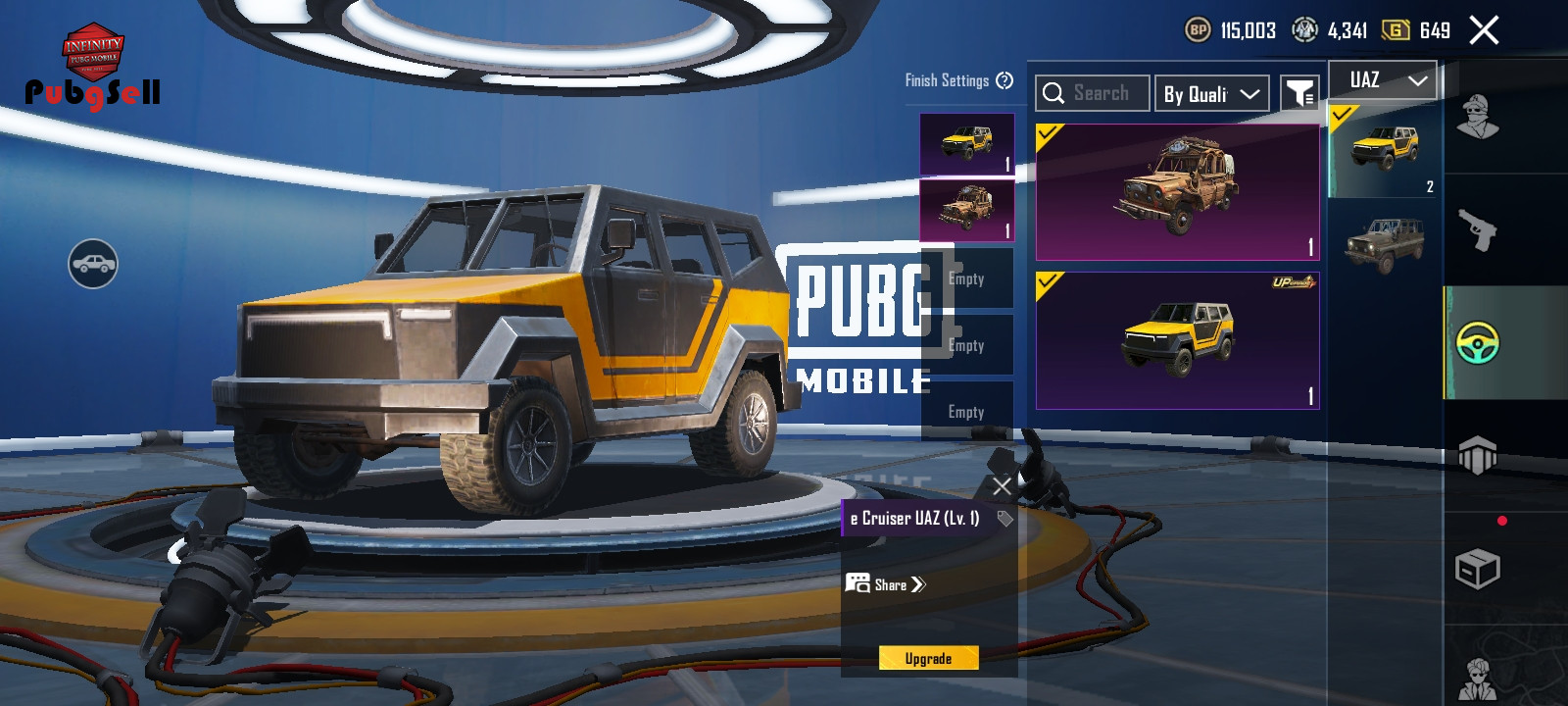Open the character outfit tab
Viewport: 1568px width, 706px height.
point(1478,118)
